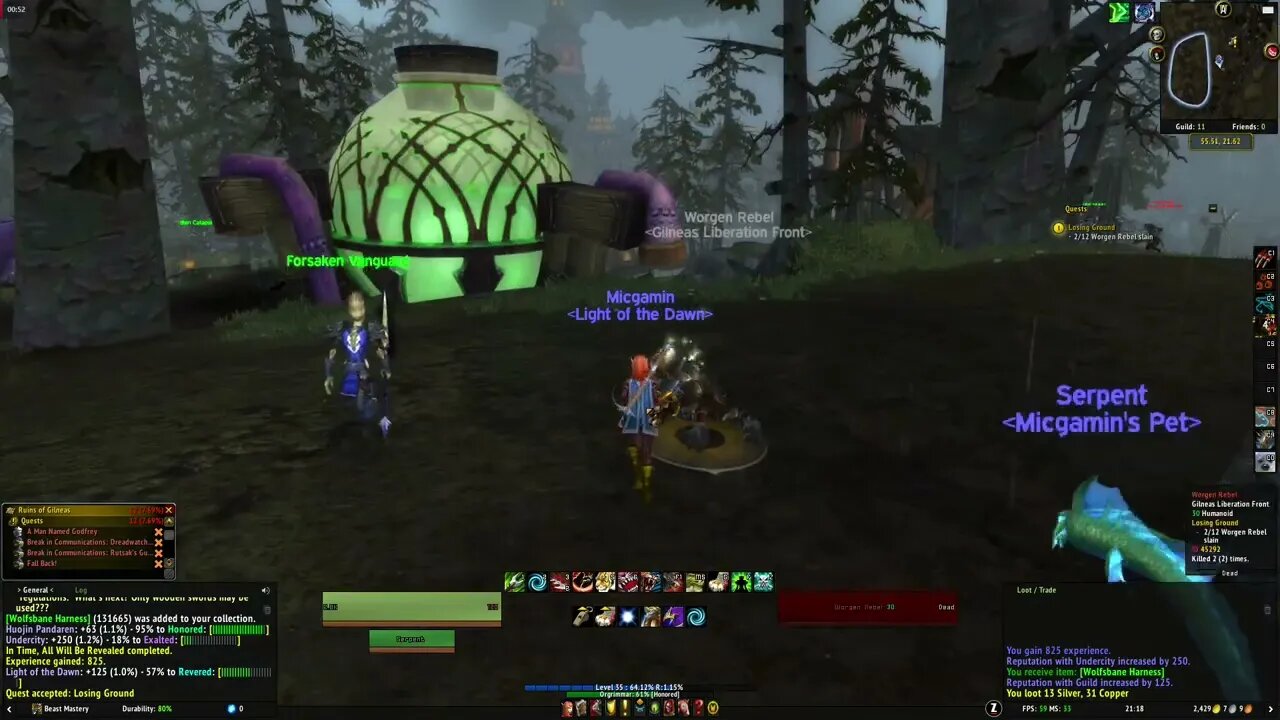Select the pet whistle ability icon
This screenshot has width=1280, height=720.
pyautogui.click(x=582, y=616)
